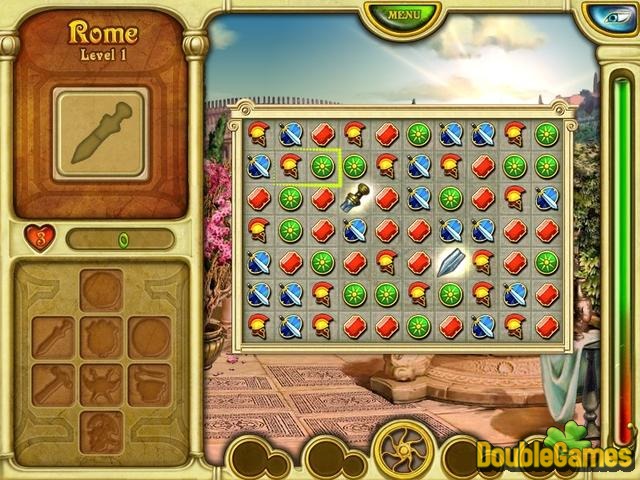Select the cup silhouette artifact slot
The height and width of the screenshot is (480, 640).
150,384
